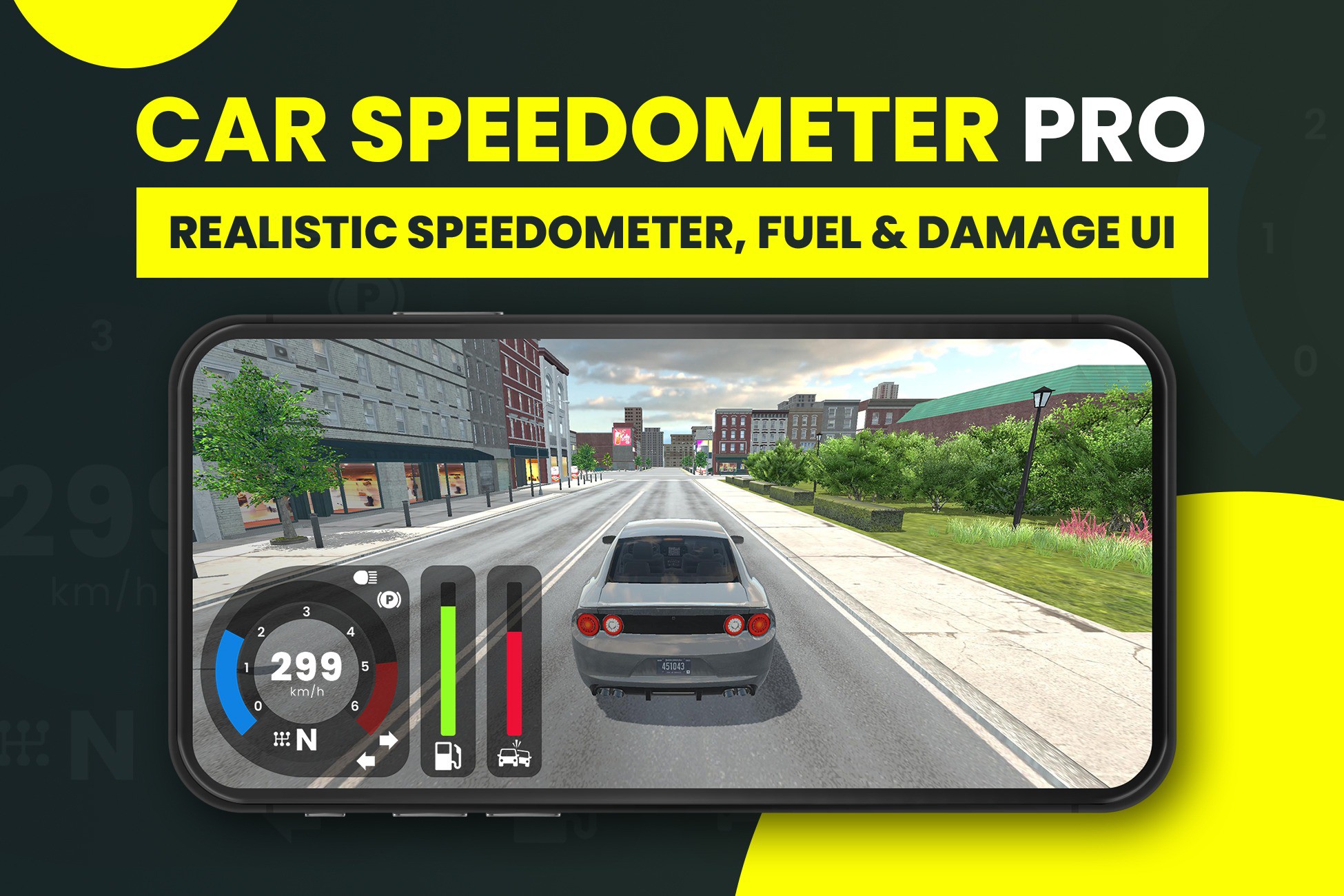The height and width of the screenshot is (896, 1344).
Task: Enable the parking brake indicator
Action: tap(389, 598)
